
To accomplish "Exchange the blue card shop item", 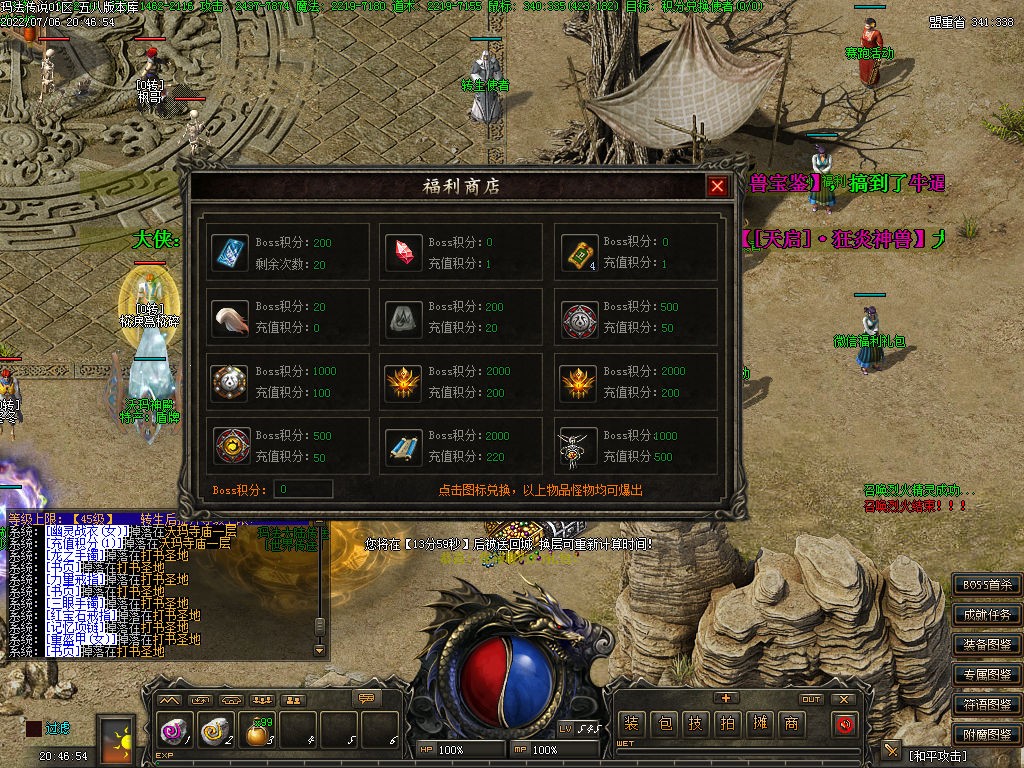I will click(231, 253).
